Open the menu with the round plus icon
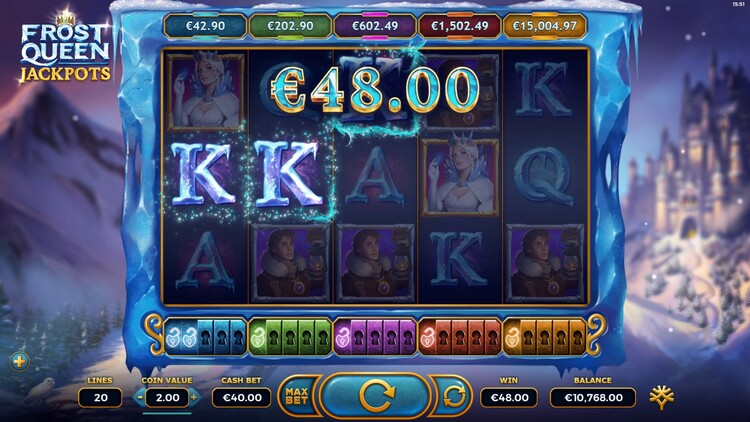 tap(18, 360)
